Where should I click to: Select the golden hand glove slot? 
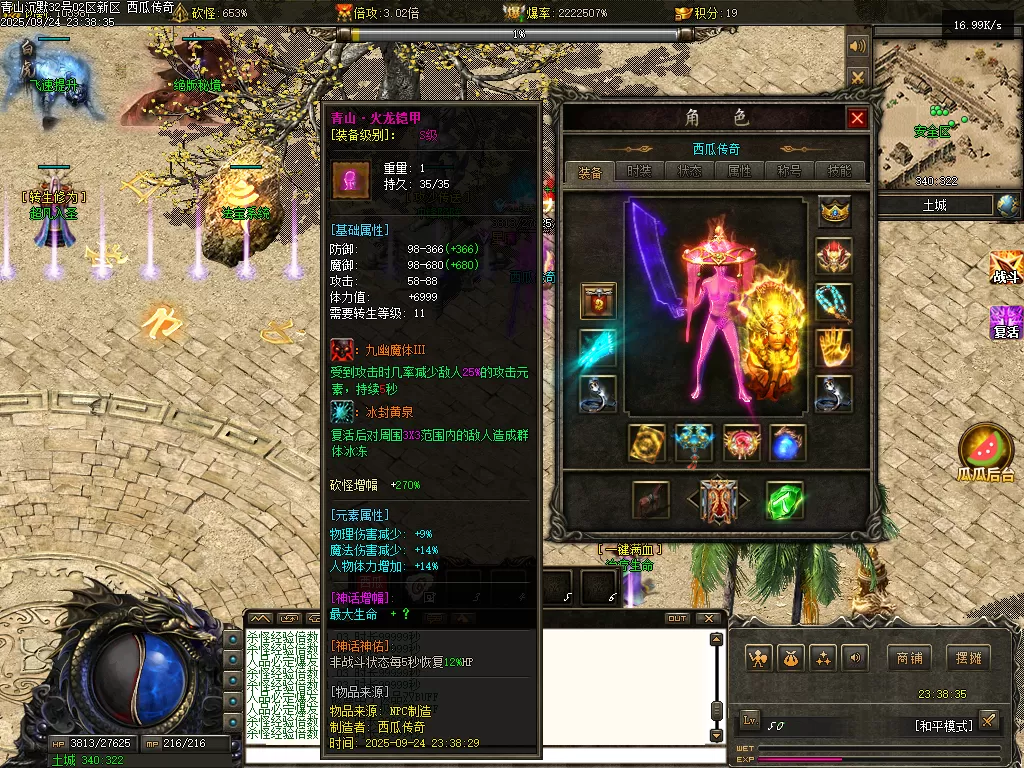834,347
